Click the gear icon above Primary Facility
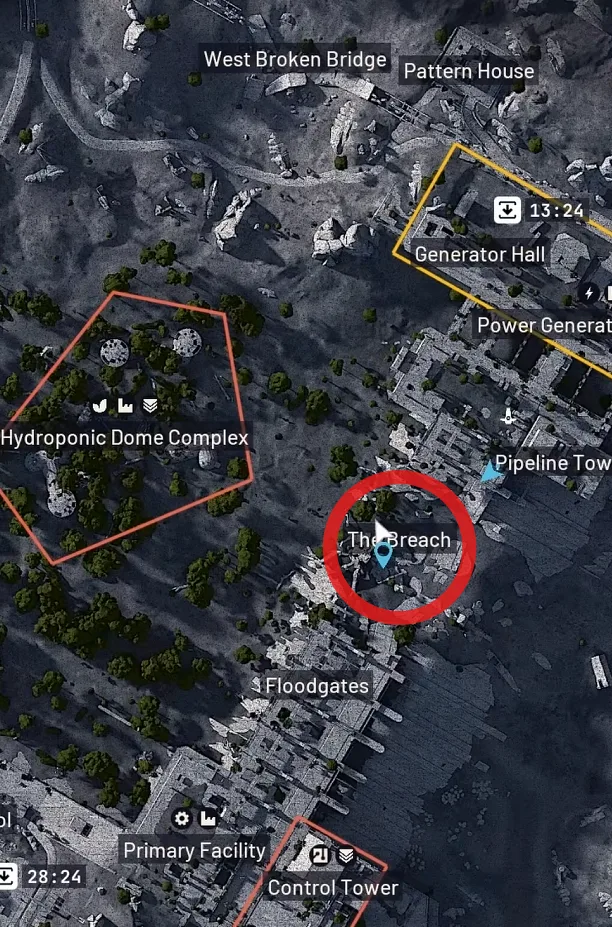This screenshot has width=612, height=927. pyautogui.click(x=182, y=820)
